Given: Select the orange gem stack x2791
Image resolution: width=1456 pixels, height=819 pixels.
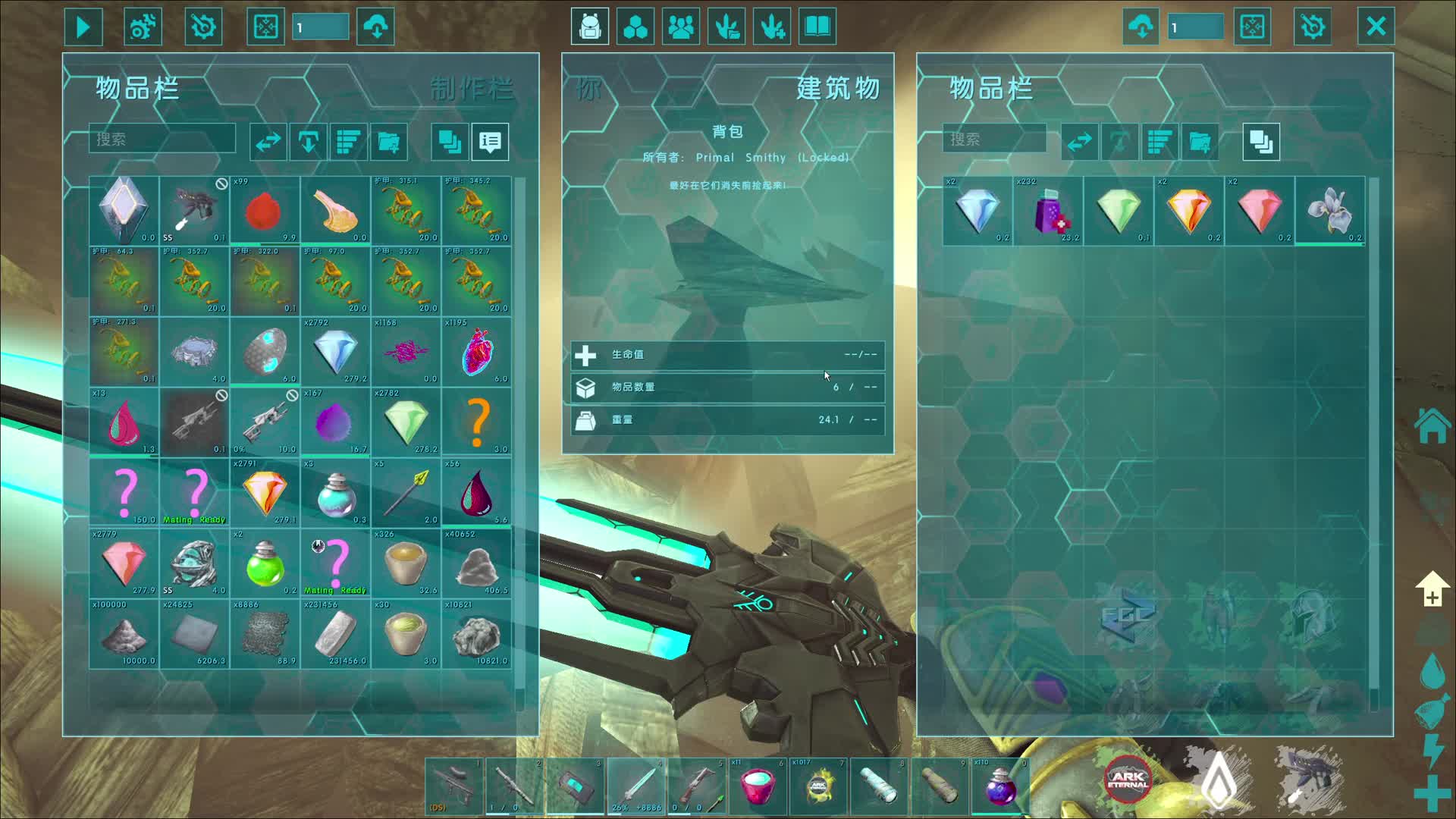Looking at the screenshot, I should pos(265,492).
